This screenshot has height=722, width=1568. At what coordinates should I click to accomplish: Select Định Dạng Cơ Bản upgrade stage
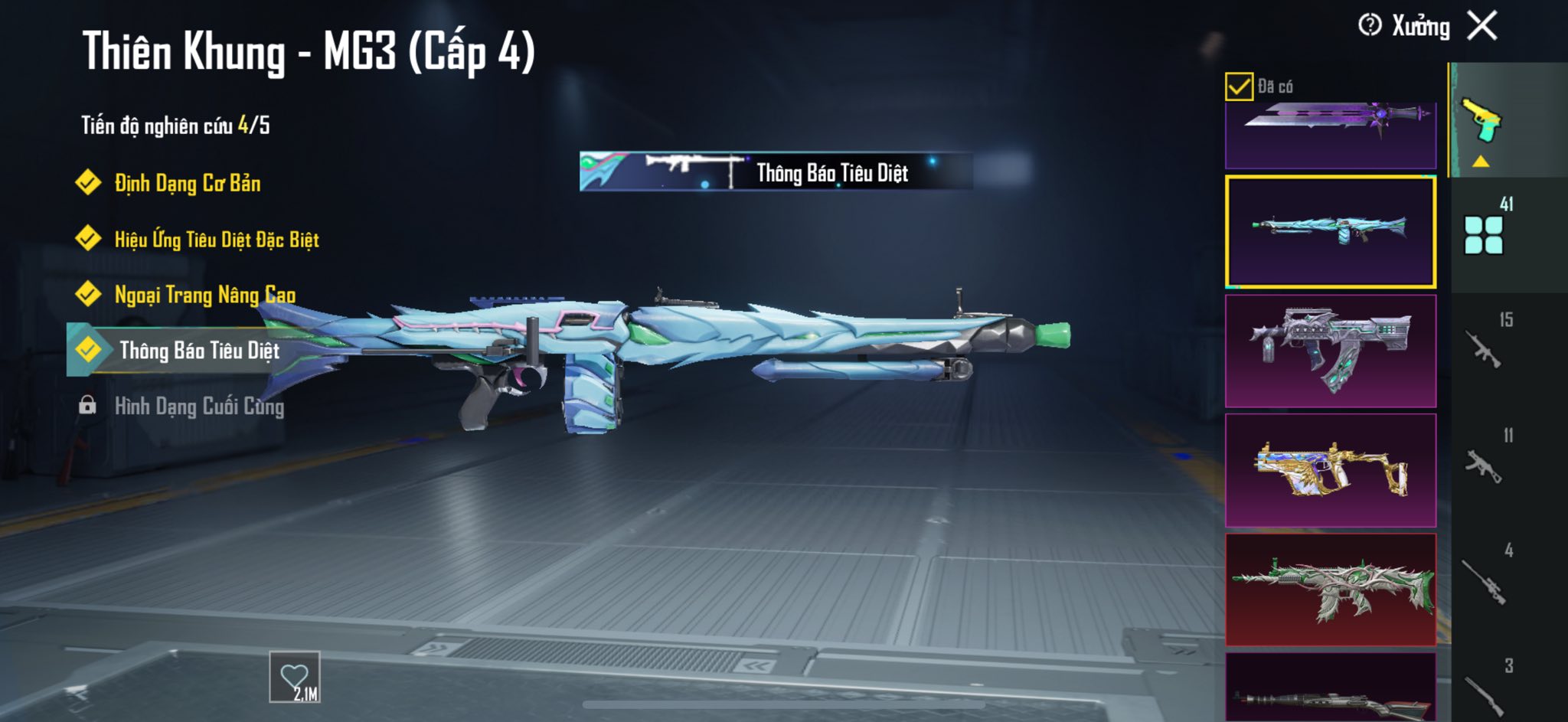point(187,183)
